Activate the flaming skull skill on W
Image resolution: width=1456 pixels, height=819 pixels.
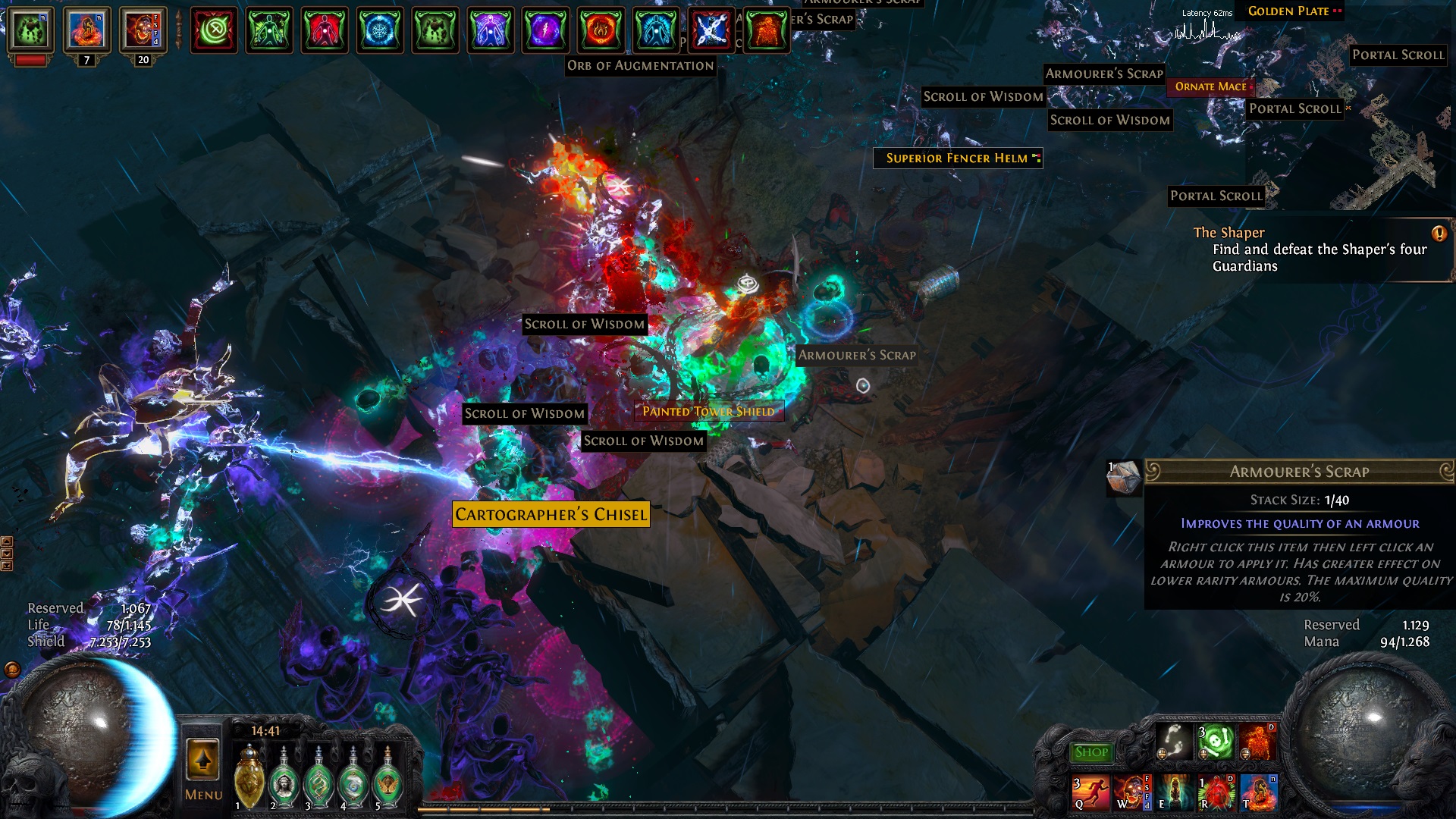point(1131,792)
